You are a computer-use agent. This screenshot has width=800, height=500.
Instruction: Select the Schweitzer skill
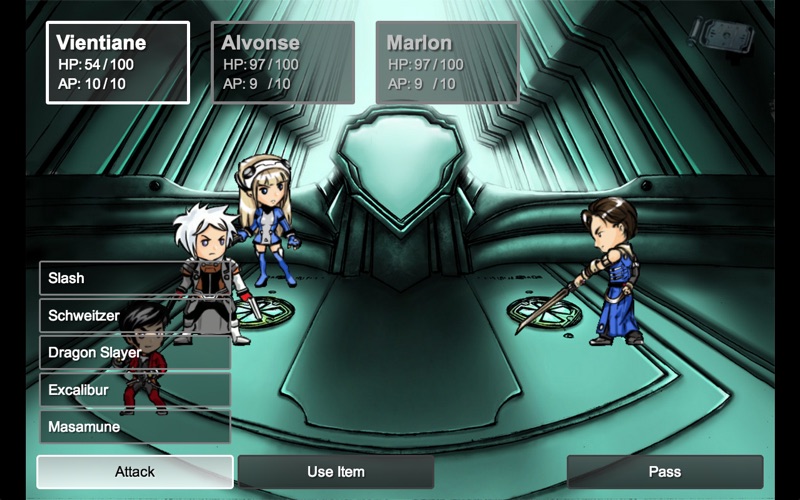[135, 315]
